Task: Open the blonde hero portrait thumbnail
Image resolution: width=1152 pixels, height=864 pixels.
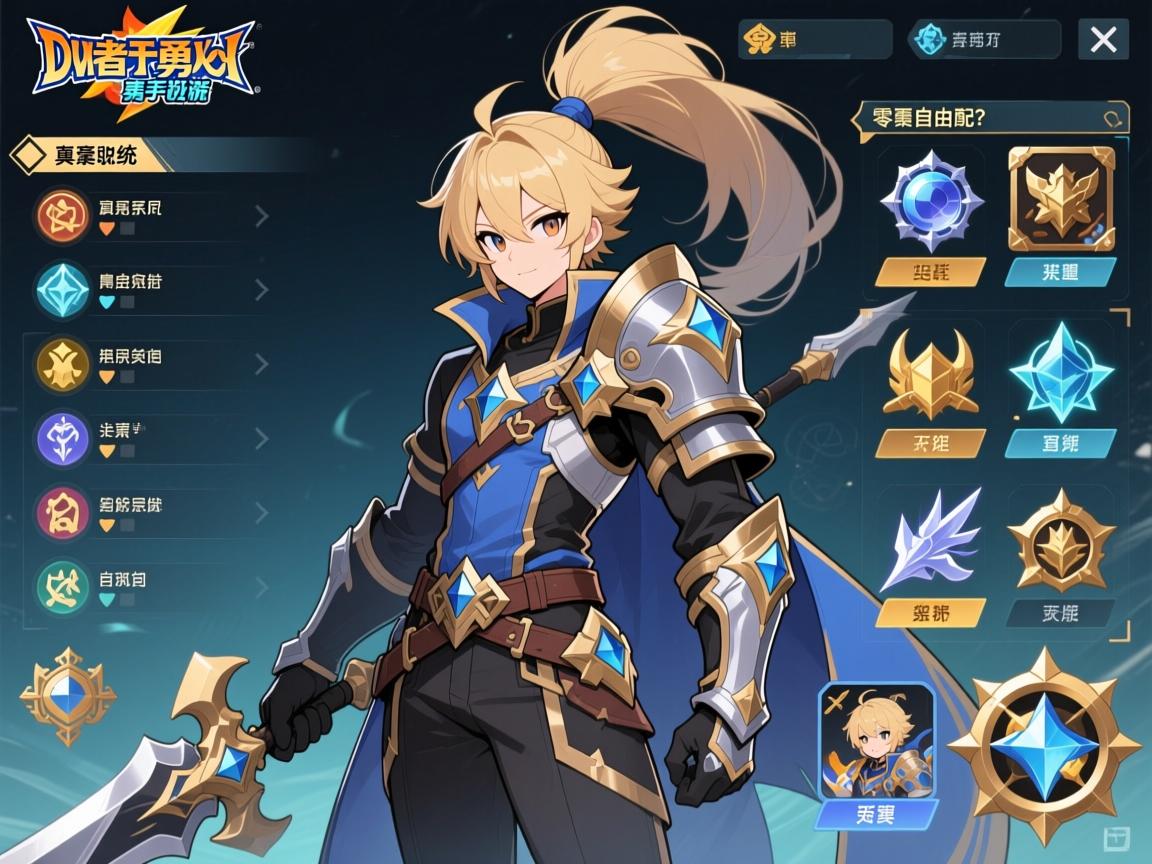Action: [x=876, y=740]
